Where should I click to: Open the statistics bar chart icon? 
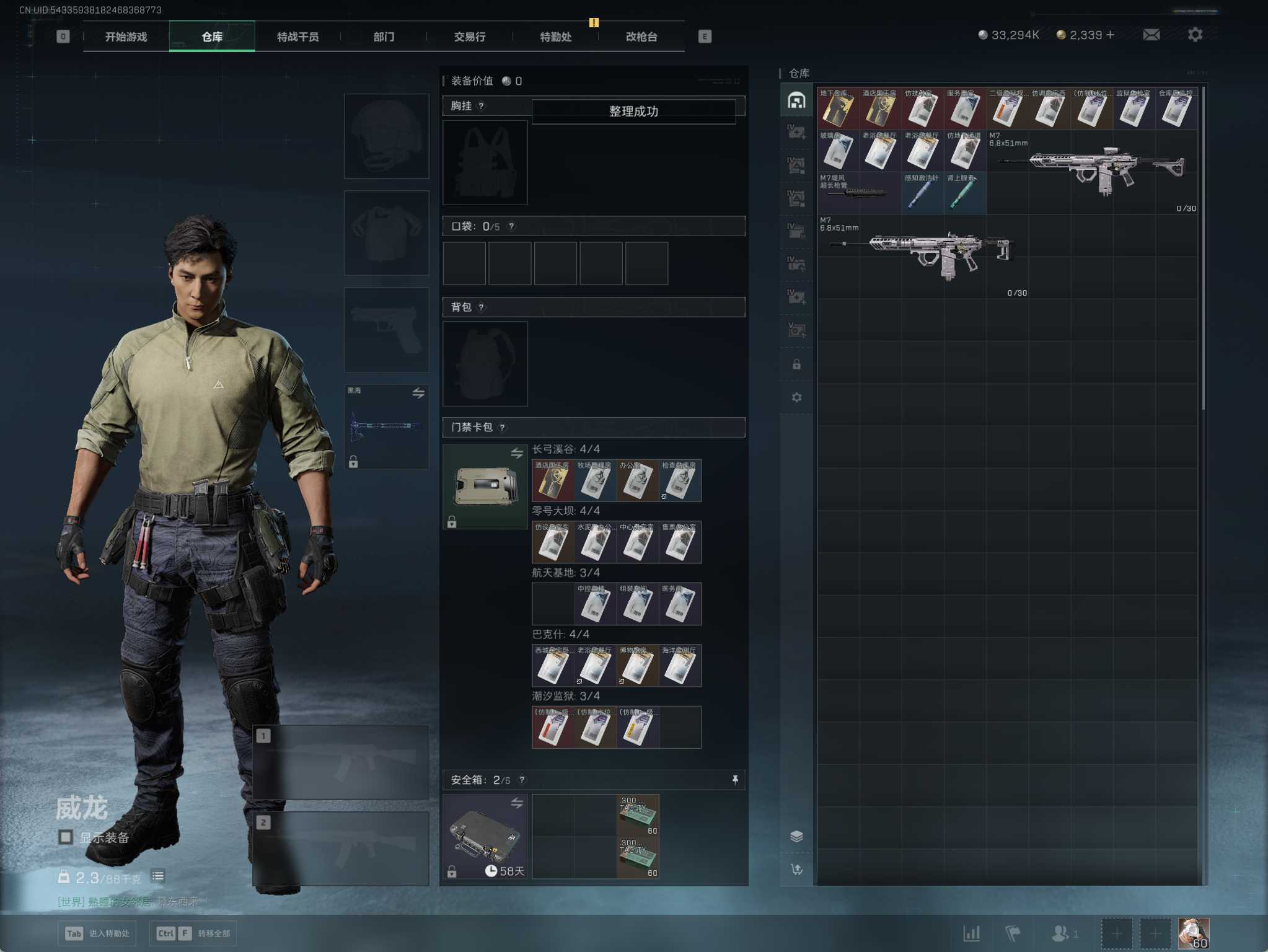pos(971,933)
